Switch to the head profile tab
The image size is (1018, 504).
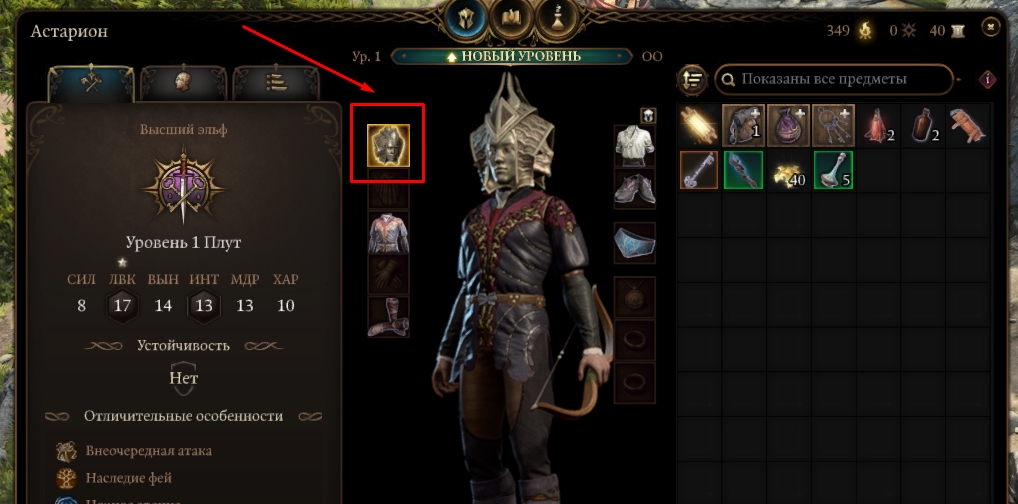[x=182, y=83]
